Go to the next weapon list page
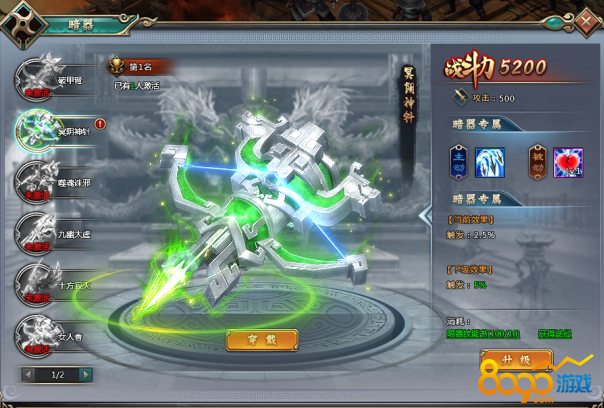The image size is (604, 408). pos(84,374)
